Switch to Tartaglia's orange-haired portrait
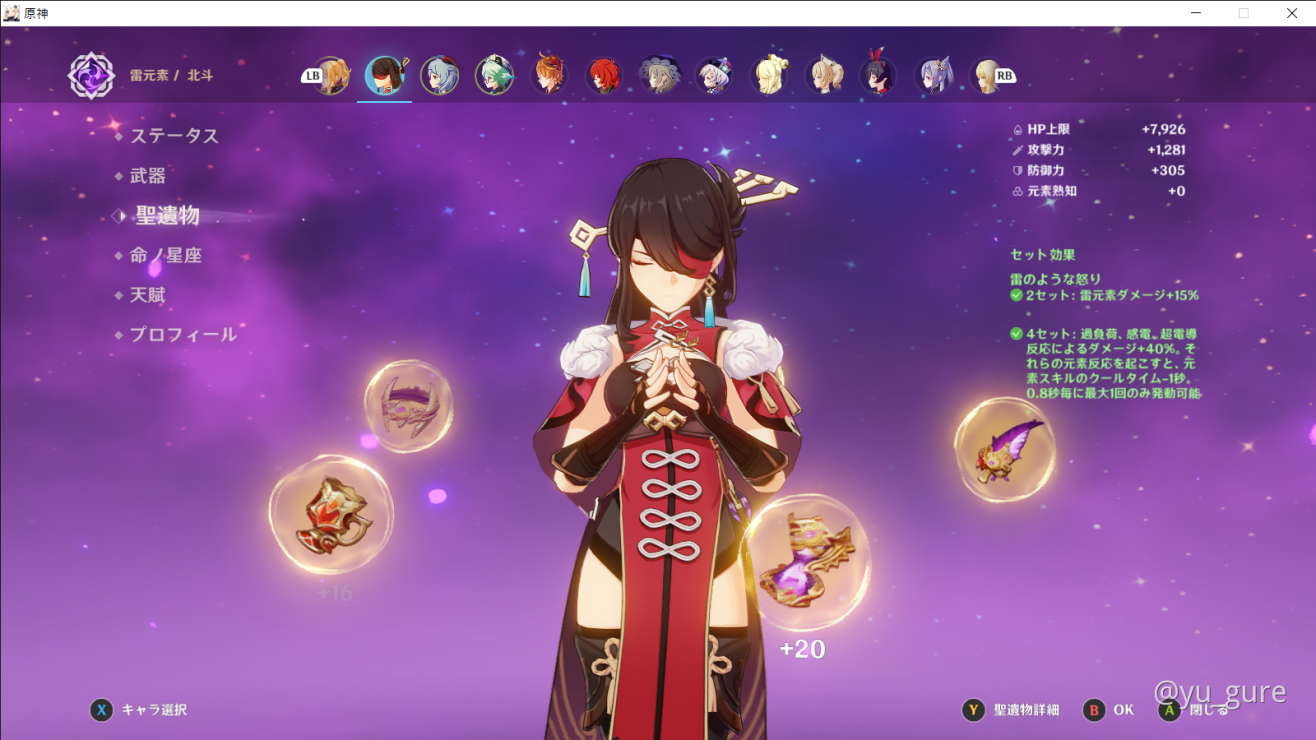Viewport: 1316px width, 740px height. pyautogui.click(x=549, y=76)
